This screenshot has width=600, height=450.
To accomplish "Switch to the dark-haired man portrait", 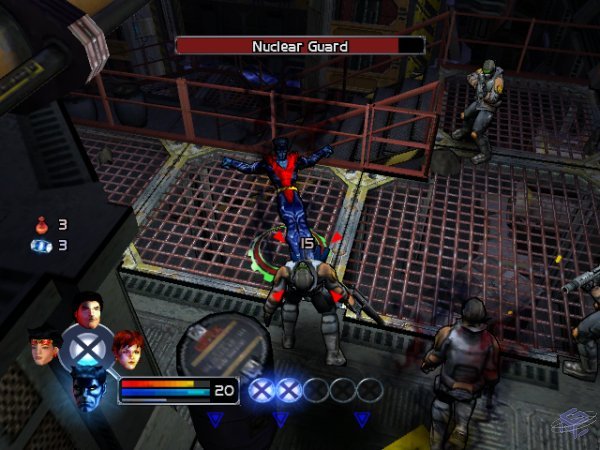I will pos(89,311).
